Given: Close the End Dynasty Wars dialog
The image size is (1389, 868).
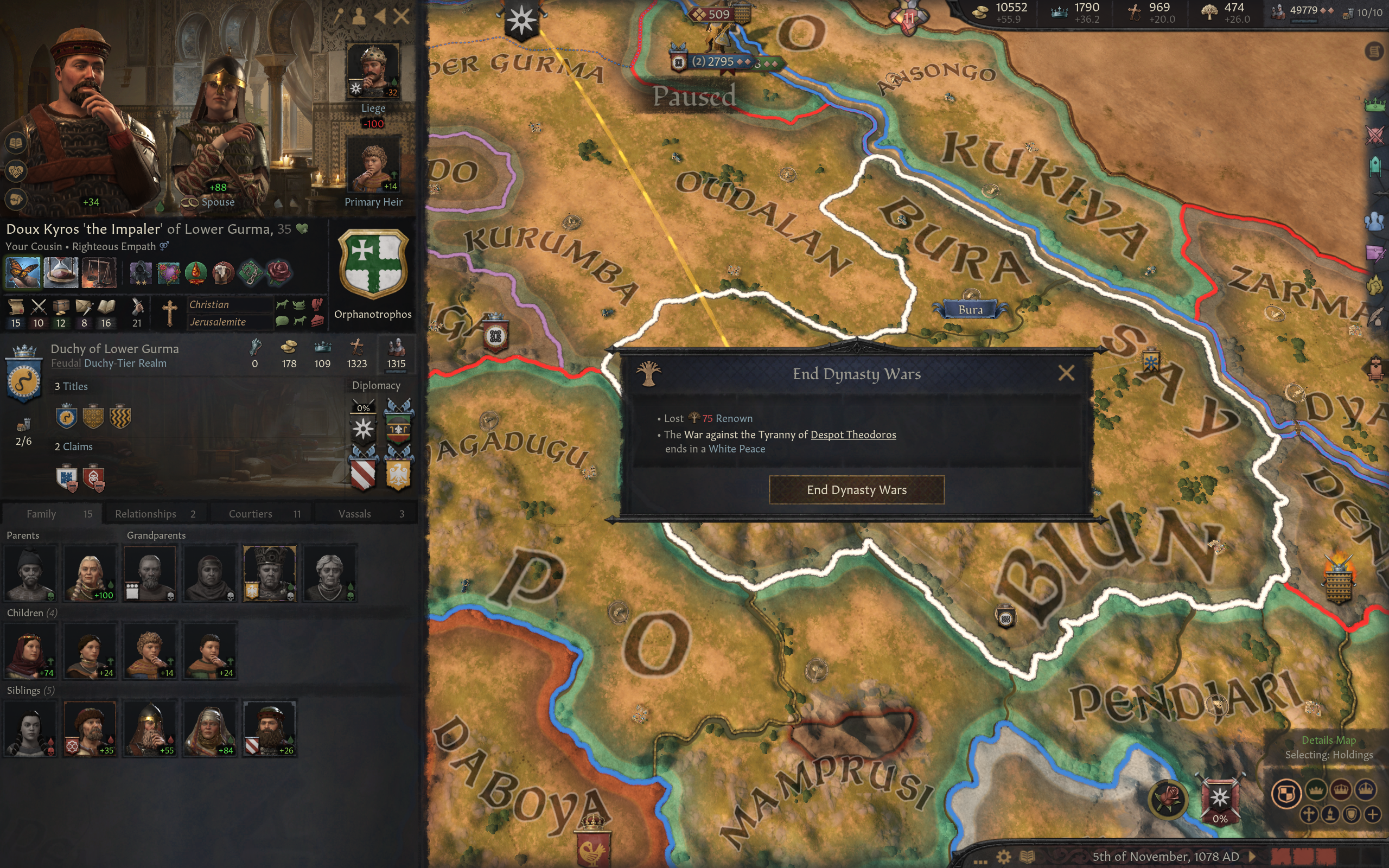Looking at the screenshot, I should 1066,373.
